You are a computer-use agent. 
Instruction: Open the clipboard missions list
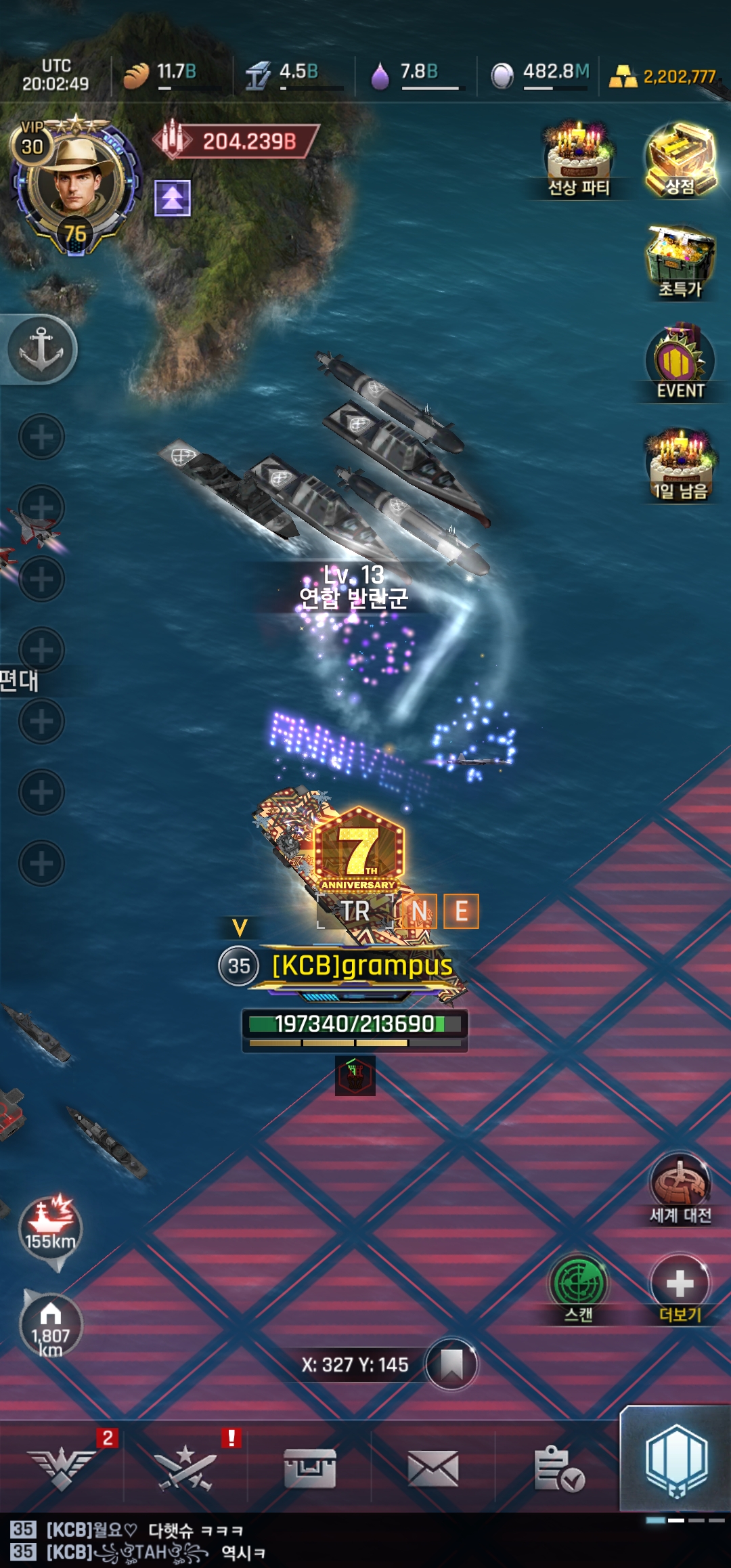coord(558,1468)
